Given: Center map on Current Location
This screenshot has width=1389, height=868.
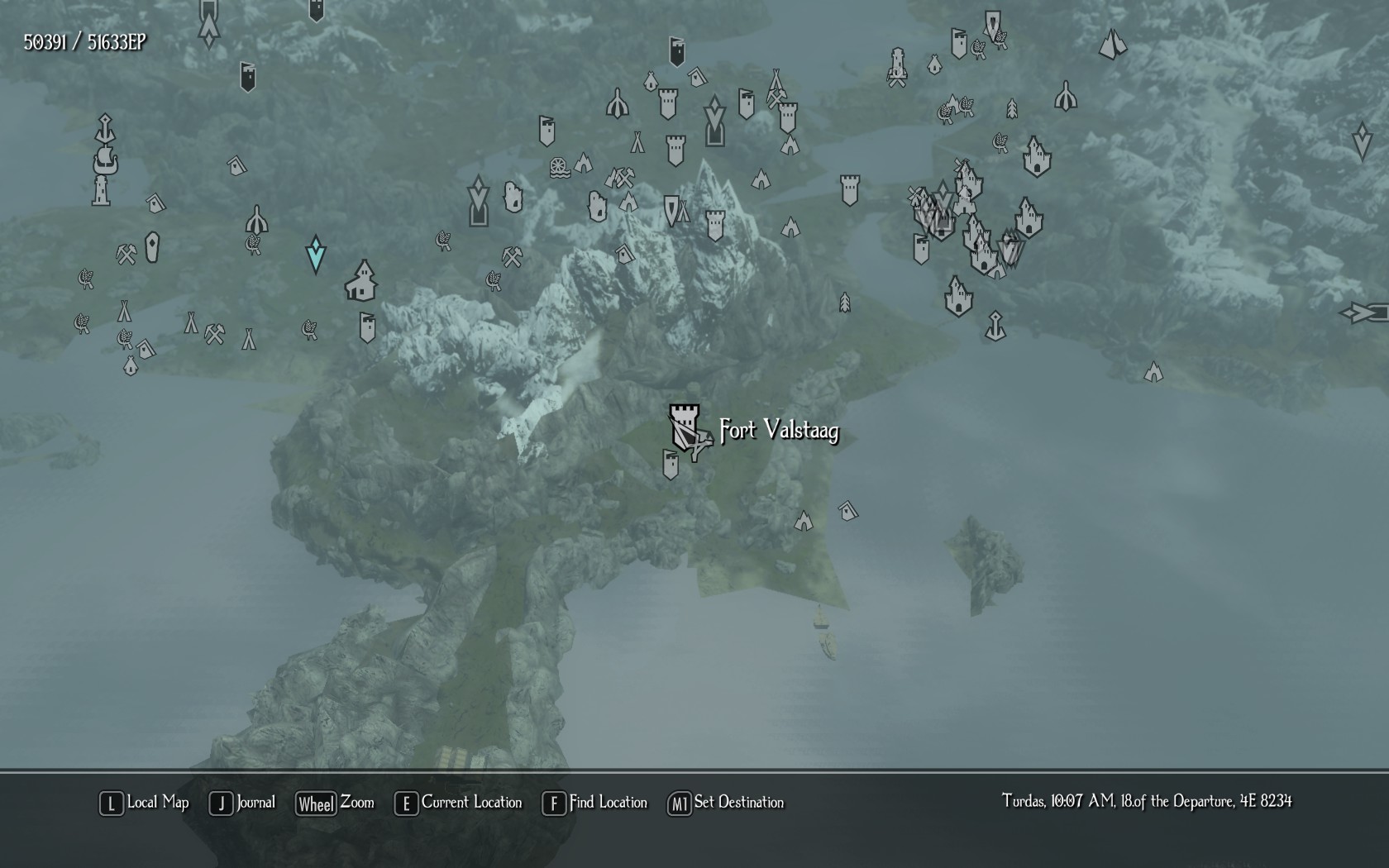Looking at the screenshot, I should click(x=459, y=803).
